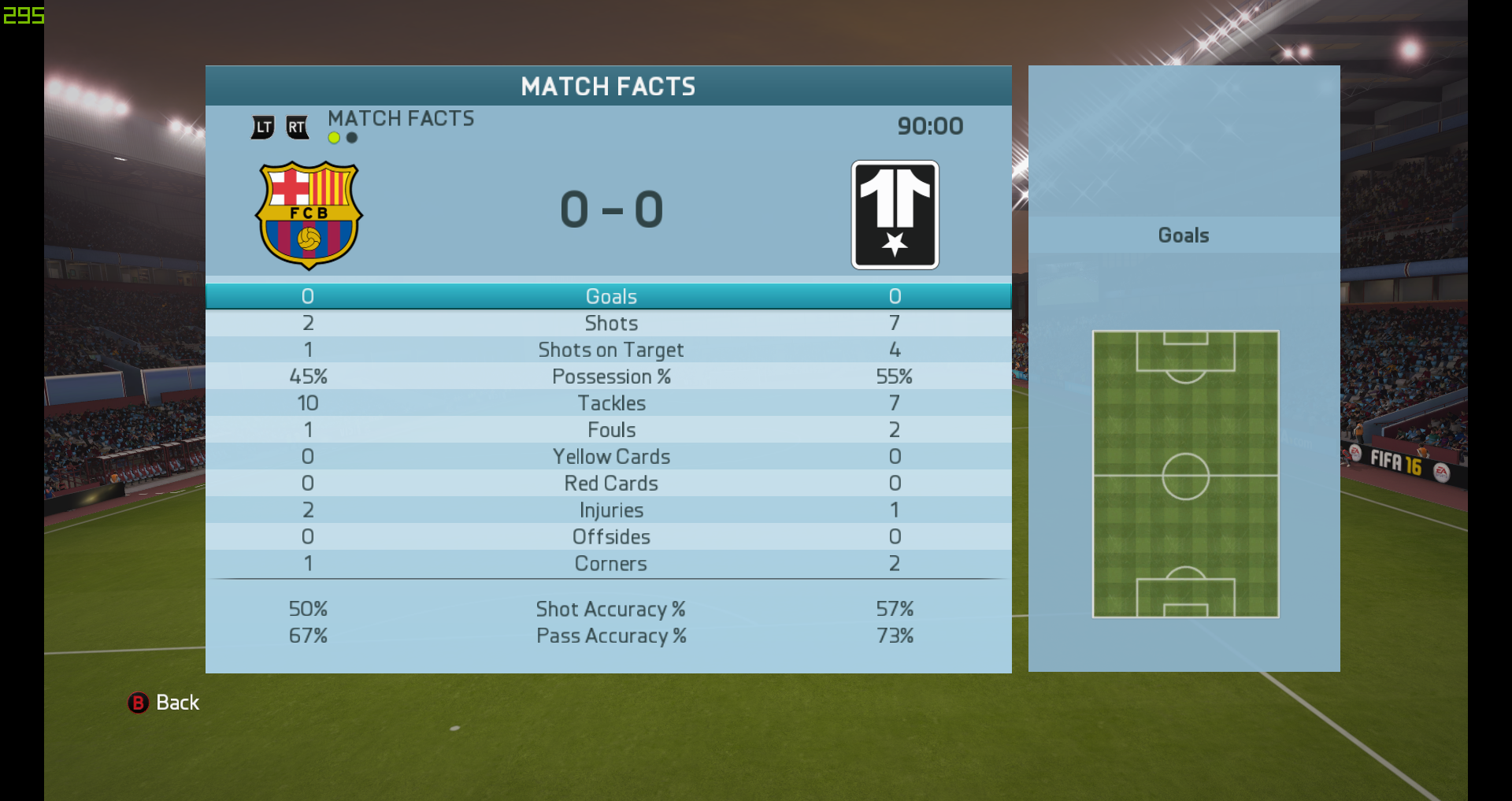Click the black and white away team crest

(x=895, y=215)
